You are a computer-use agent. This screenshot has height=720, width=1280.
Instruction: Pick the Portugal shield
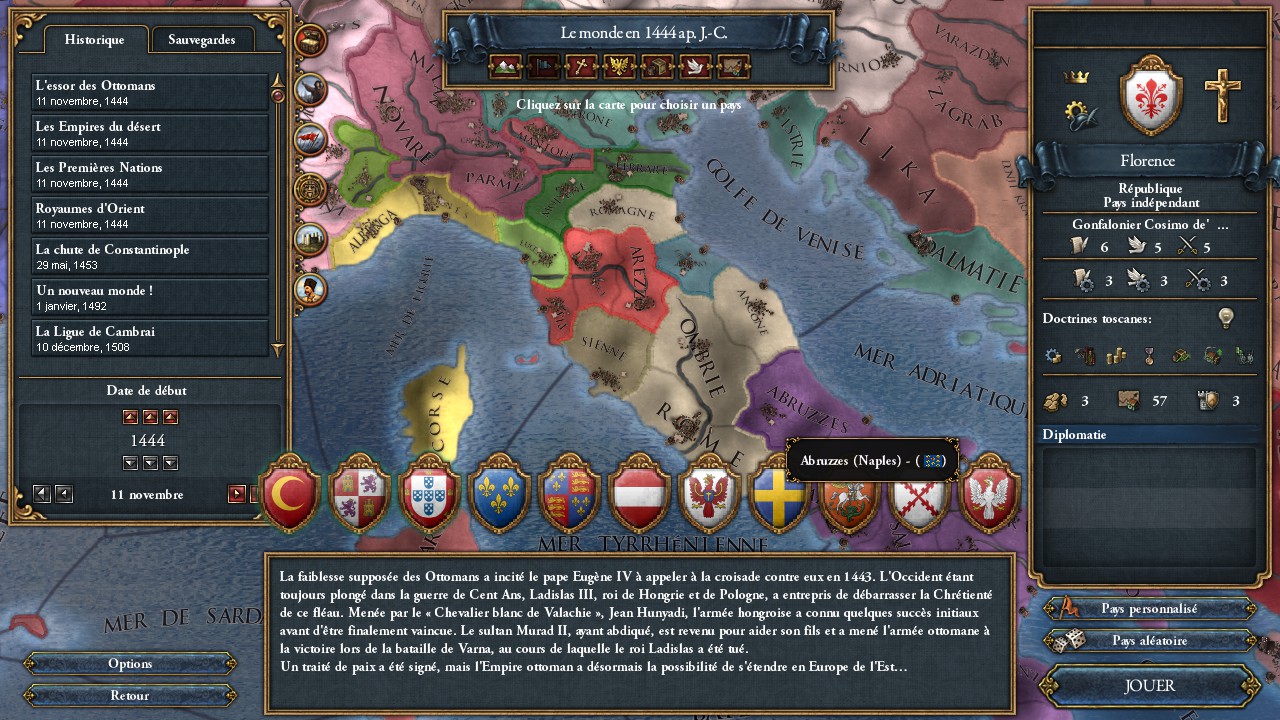429,492
